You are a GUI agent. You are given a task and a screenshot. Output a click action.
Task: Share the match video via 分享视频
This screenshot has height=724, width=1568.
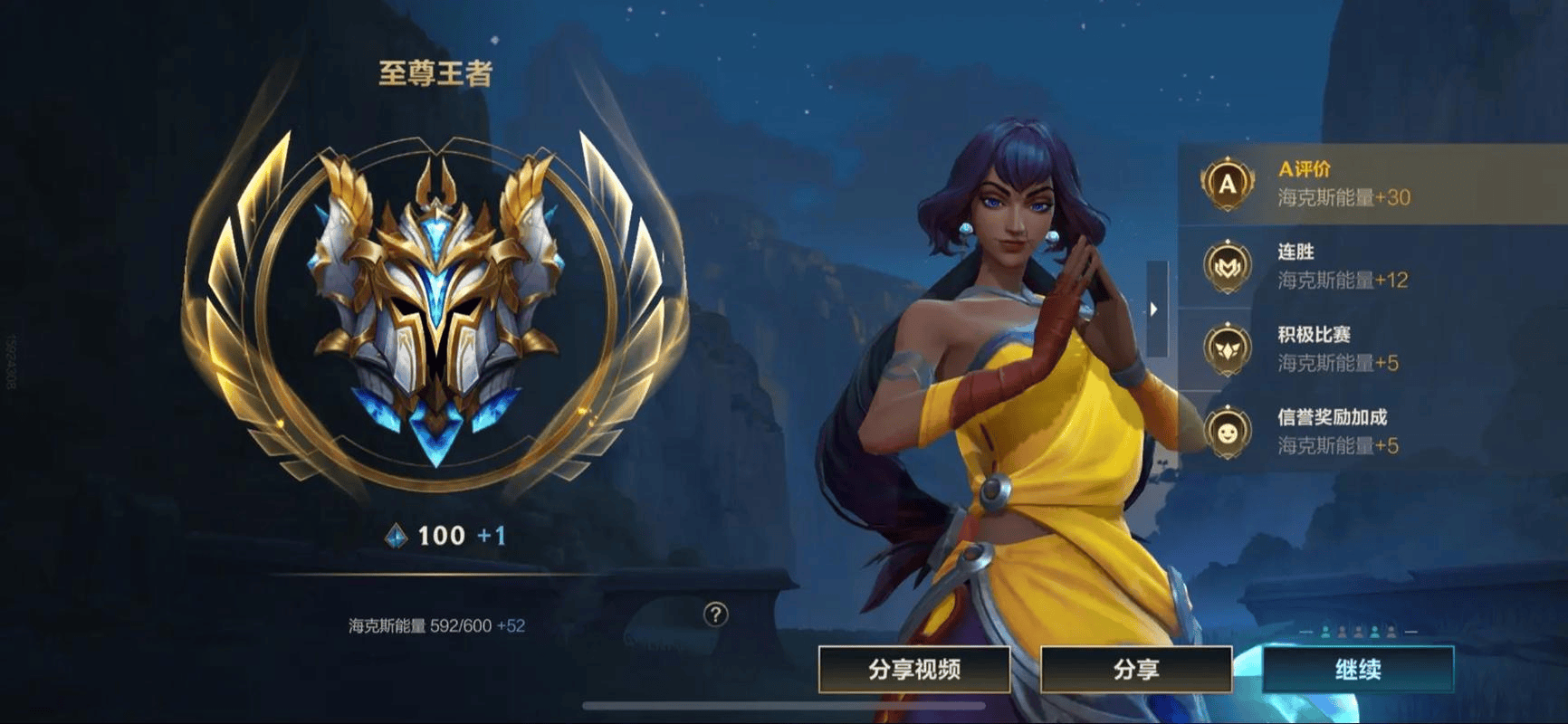point(914,670)
